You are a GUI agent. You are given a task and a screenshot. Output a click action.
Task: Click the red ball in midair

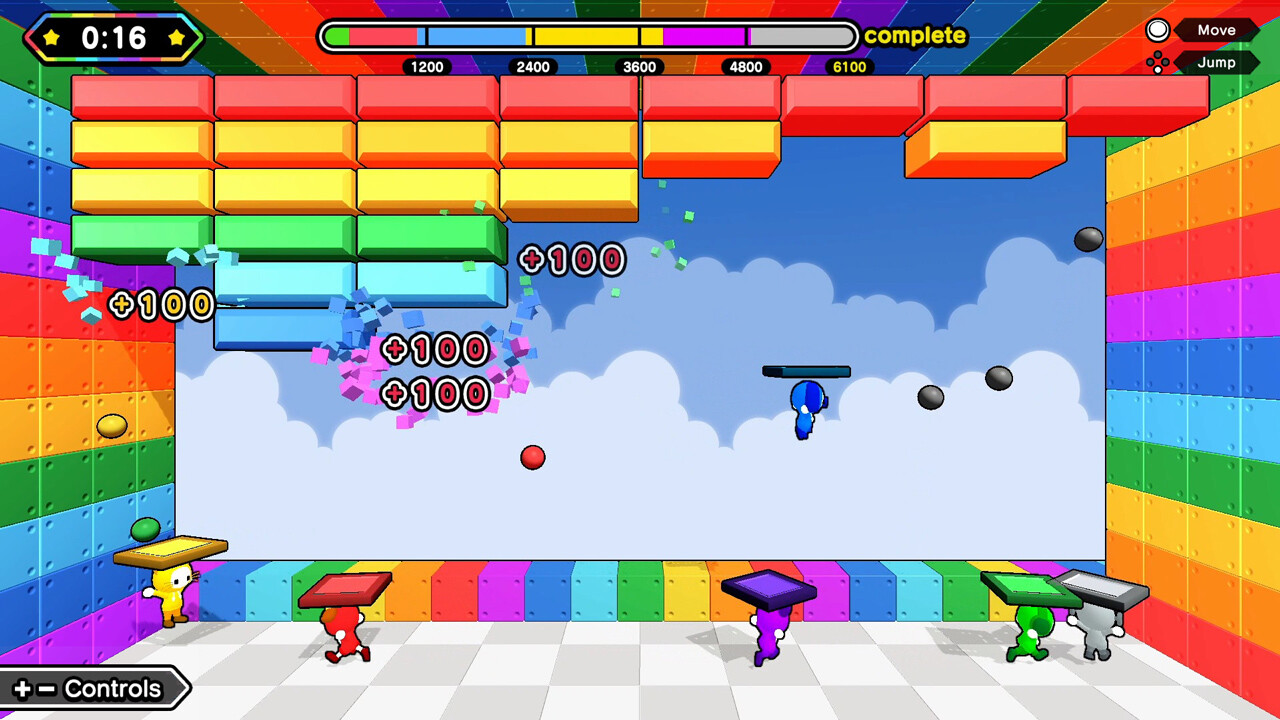pos(532,457)
